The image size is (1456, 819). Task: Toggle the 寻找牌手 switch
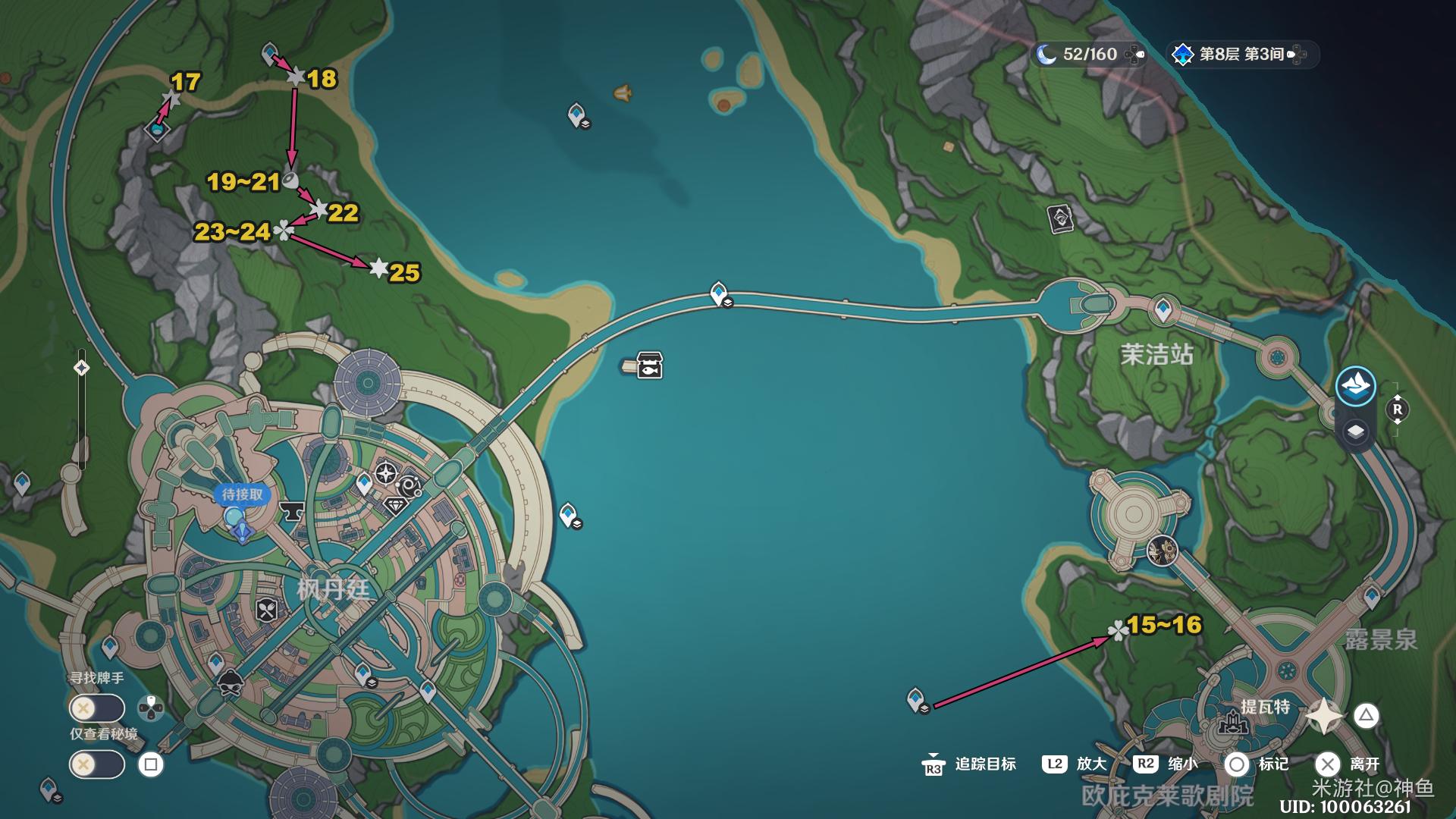96,709
